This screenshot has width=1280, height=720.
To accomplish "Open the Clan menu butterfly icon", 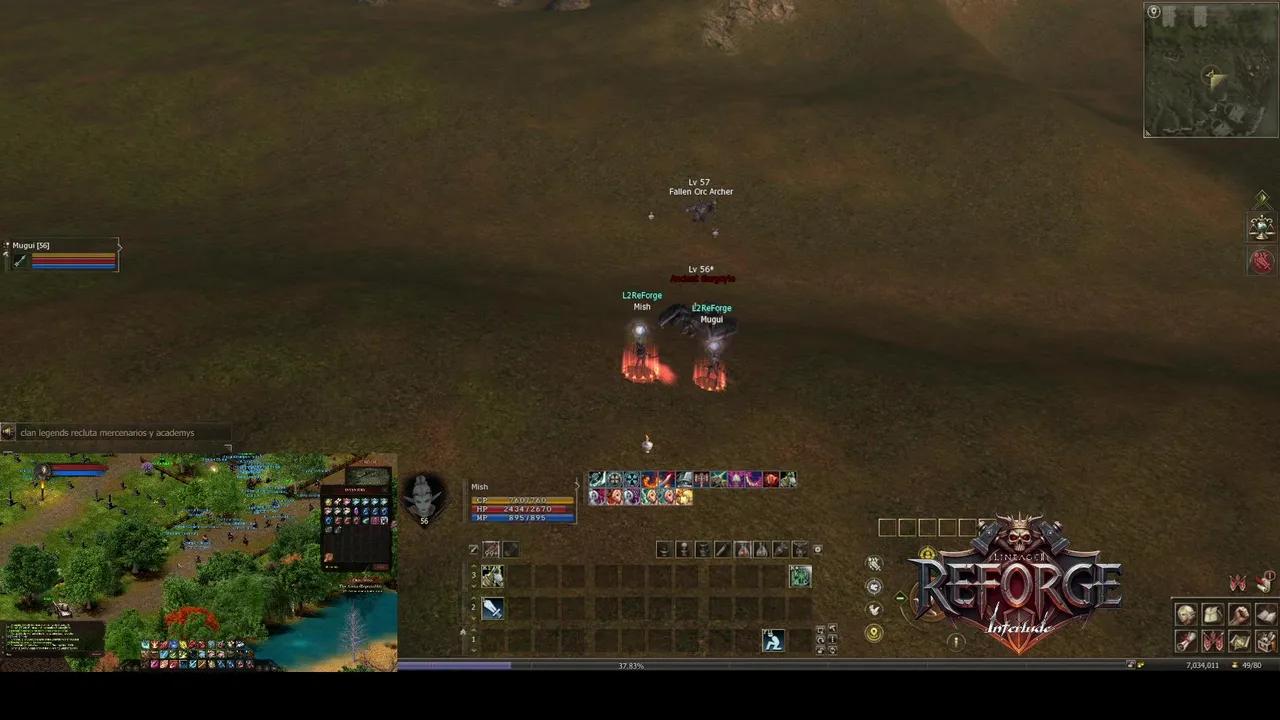I will coord(1213,641).
